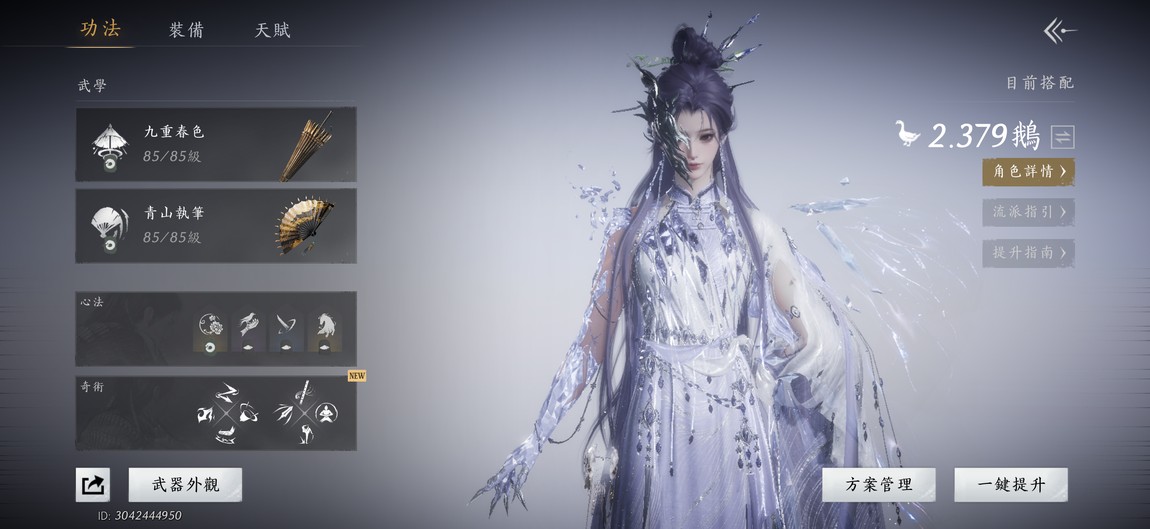Switch to the 天賦 tab

coord(272,30)
